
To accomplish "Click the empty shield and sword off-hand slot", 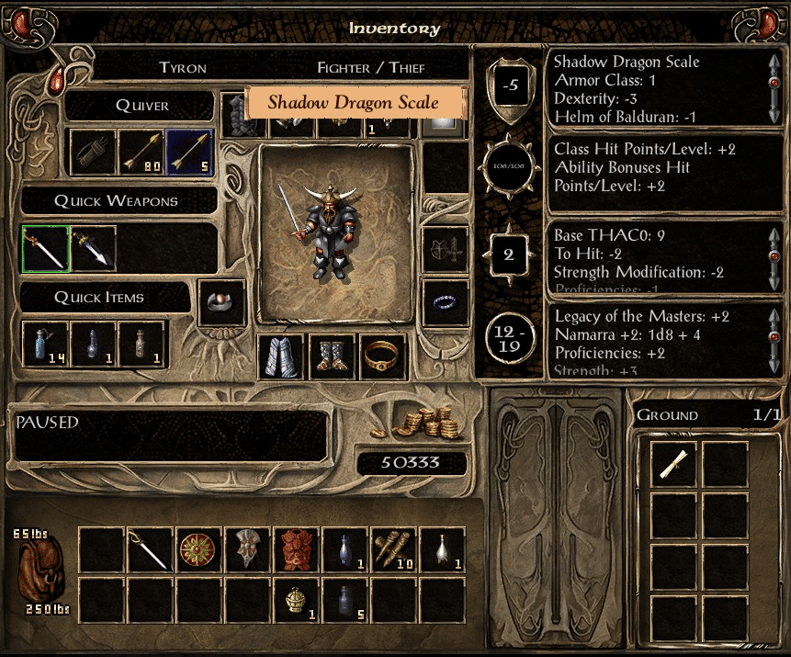I will click(x=446, y=249).
